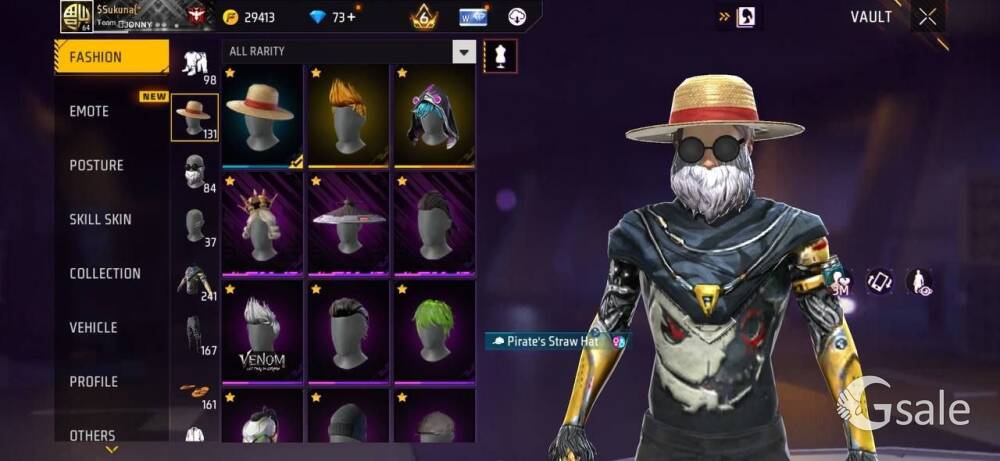This screenshot has height=461, width=1000.
Task: Toggle the character view eye icon
Action: point(918,283)
